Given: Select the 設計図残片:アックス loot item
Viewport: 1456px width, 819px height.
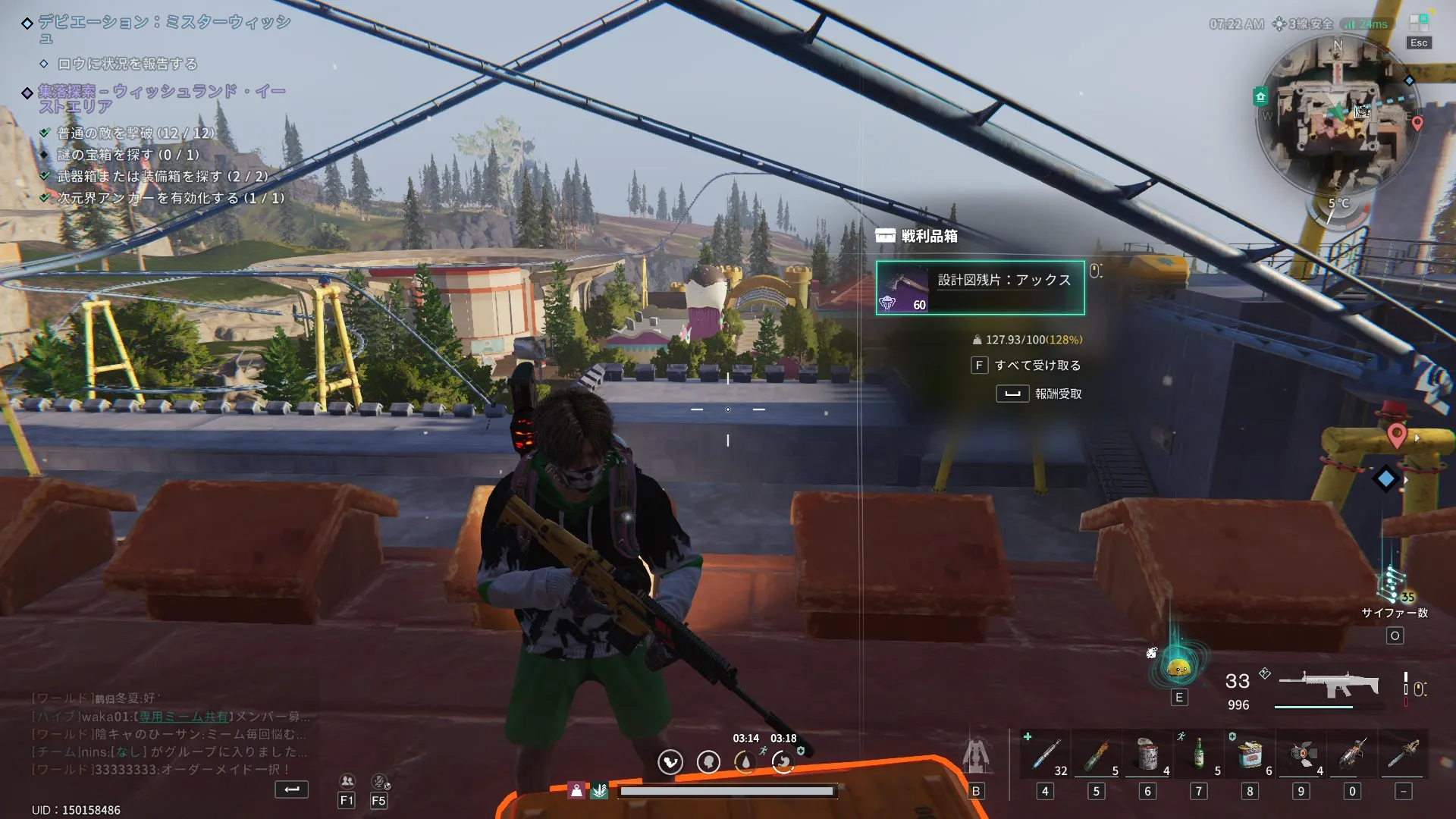Looking at the screenshot, I should click(980, 287).
